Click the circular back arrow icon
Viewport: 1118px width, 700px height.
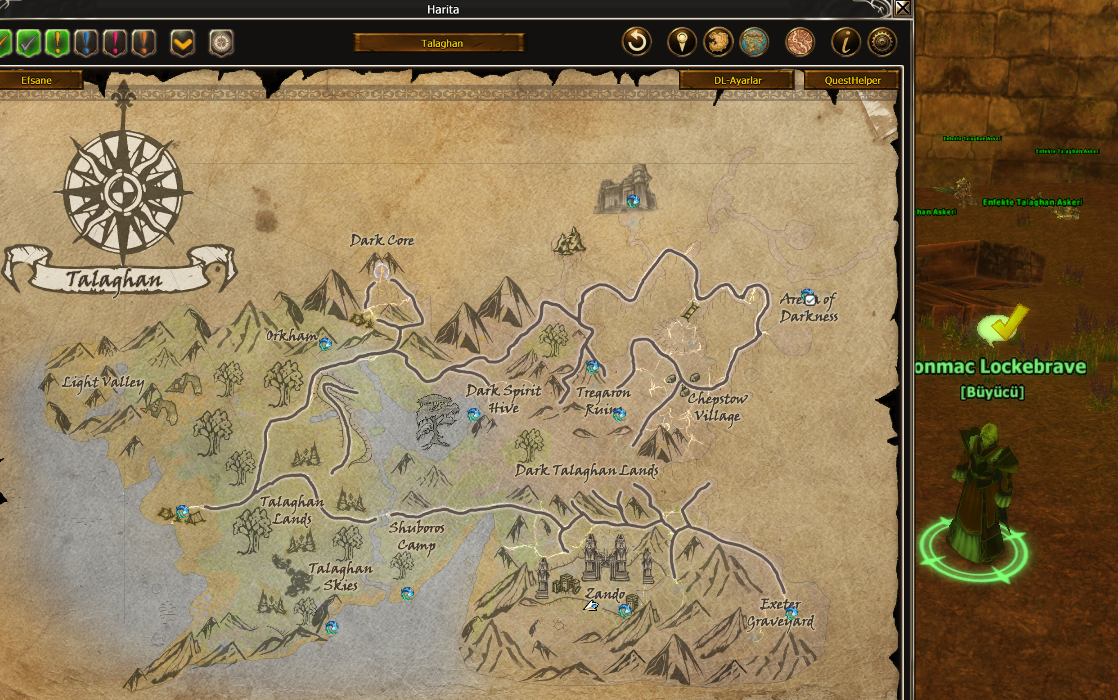(x=637, y=42)
